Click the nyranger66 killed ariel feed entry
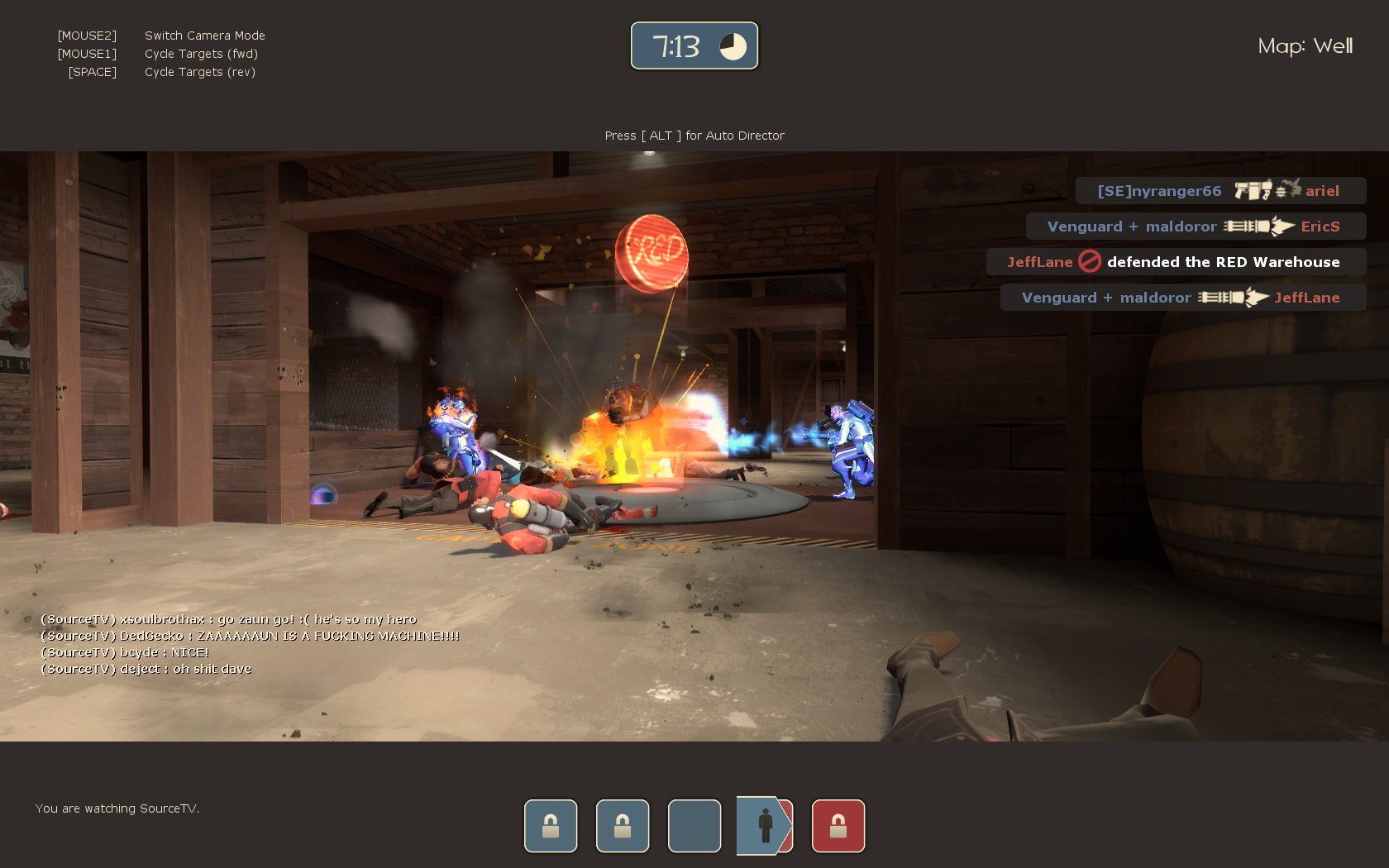1389x868 pixels. click(1220, 191)
